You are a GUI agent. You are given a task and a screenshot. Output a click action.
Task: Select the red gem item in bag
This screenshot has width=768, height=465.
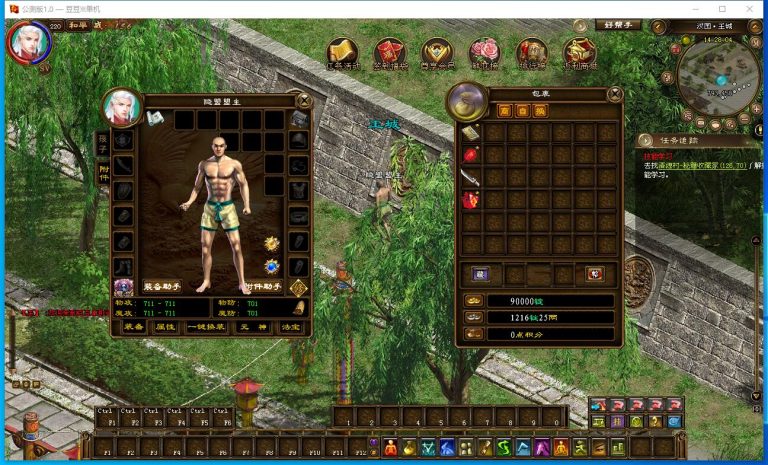(x=470, y=155)
